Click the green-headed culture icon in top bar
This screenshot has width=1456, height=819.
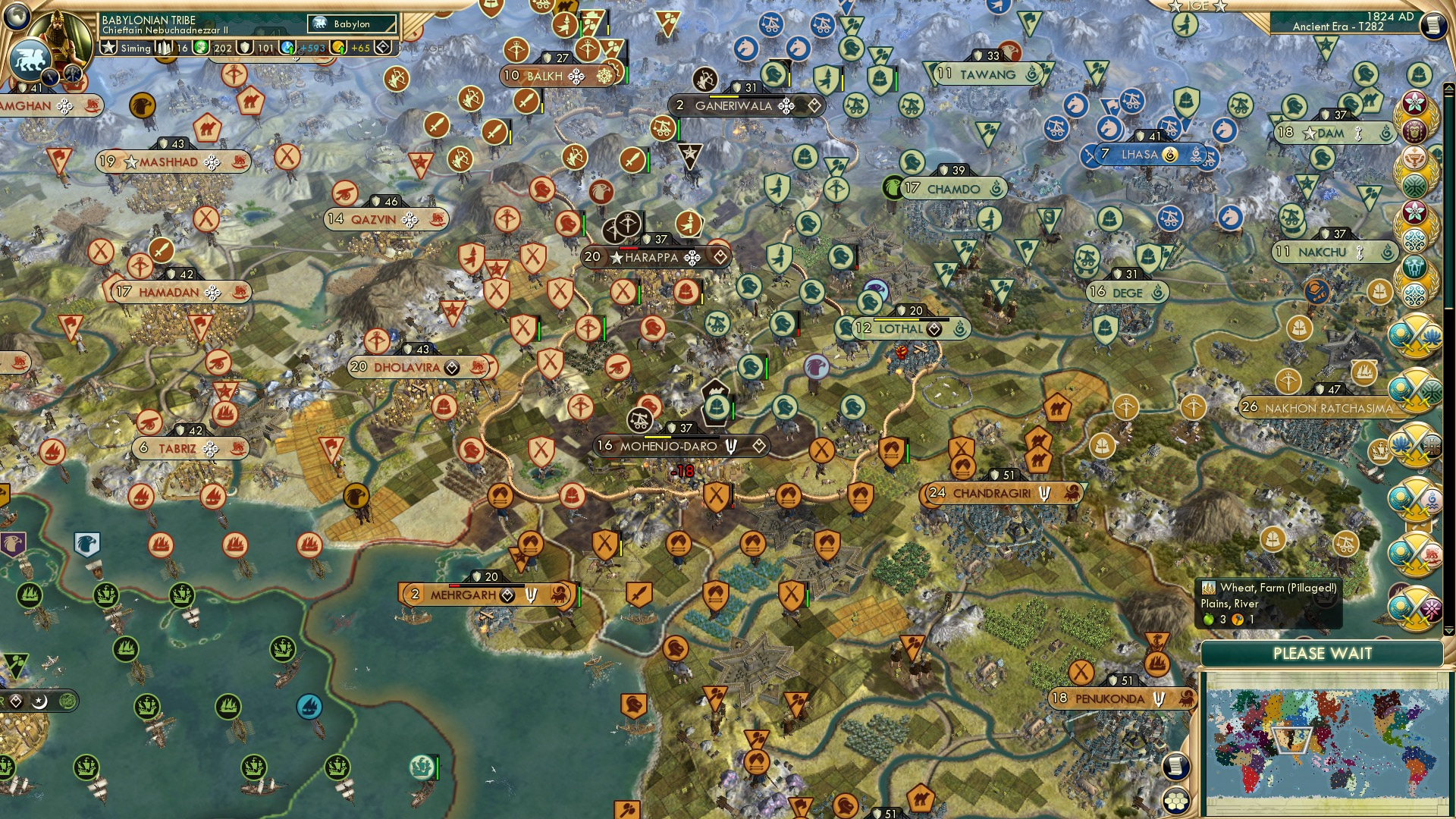coord(201,48)
